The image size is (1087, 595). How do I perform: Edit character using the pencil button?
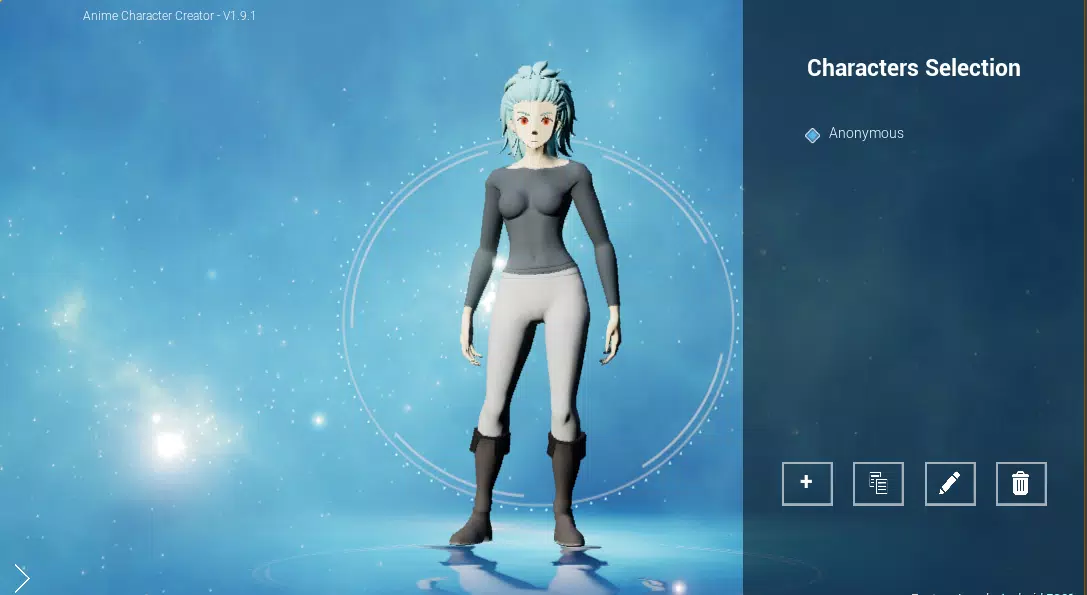[x=950, y=484]
